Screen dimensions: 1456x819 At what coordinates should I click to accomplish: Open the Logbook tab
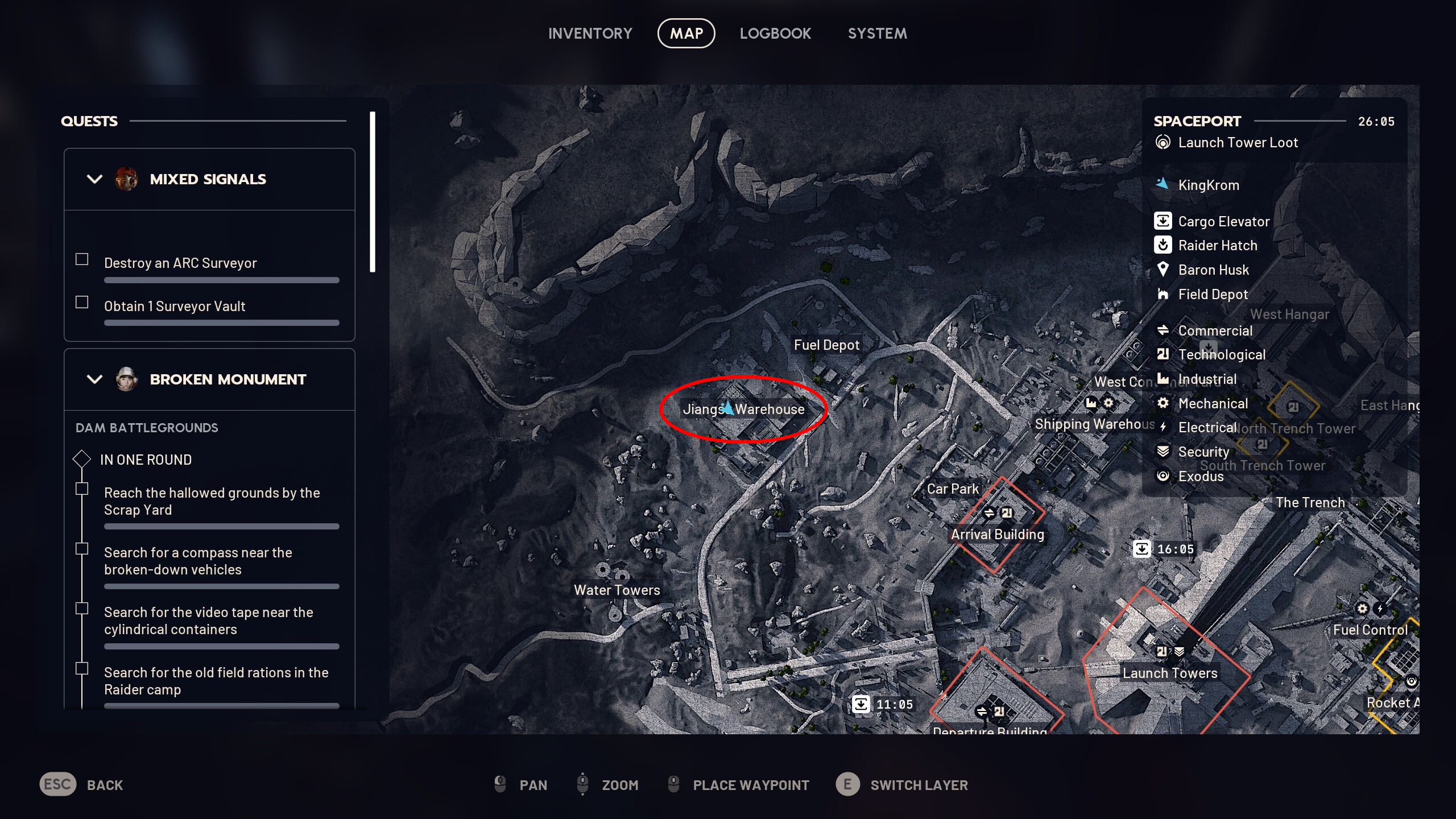776,33
